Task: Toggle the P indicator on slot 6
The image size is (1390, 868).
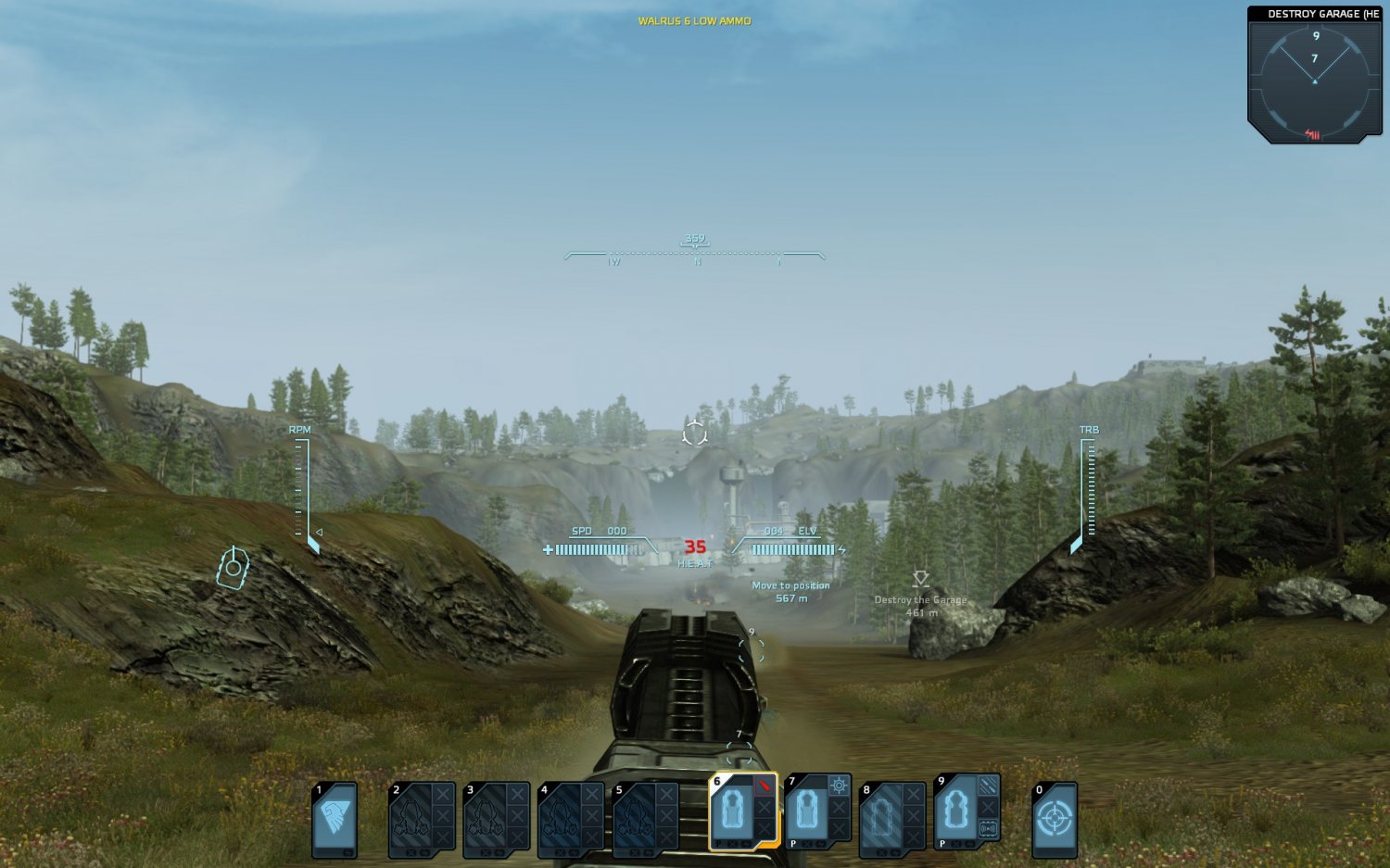Action: (x=718, y=844)
